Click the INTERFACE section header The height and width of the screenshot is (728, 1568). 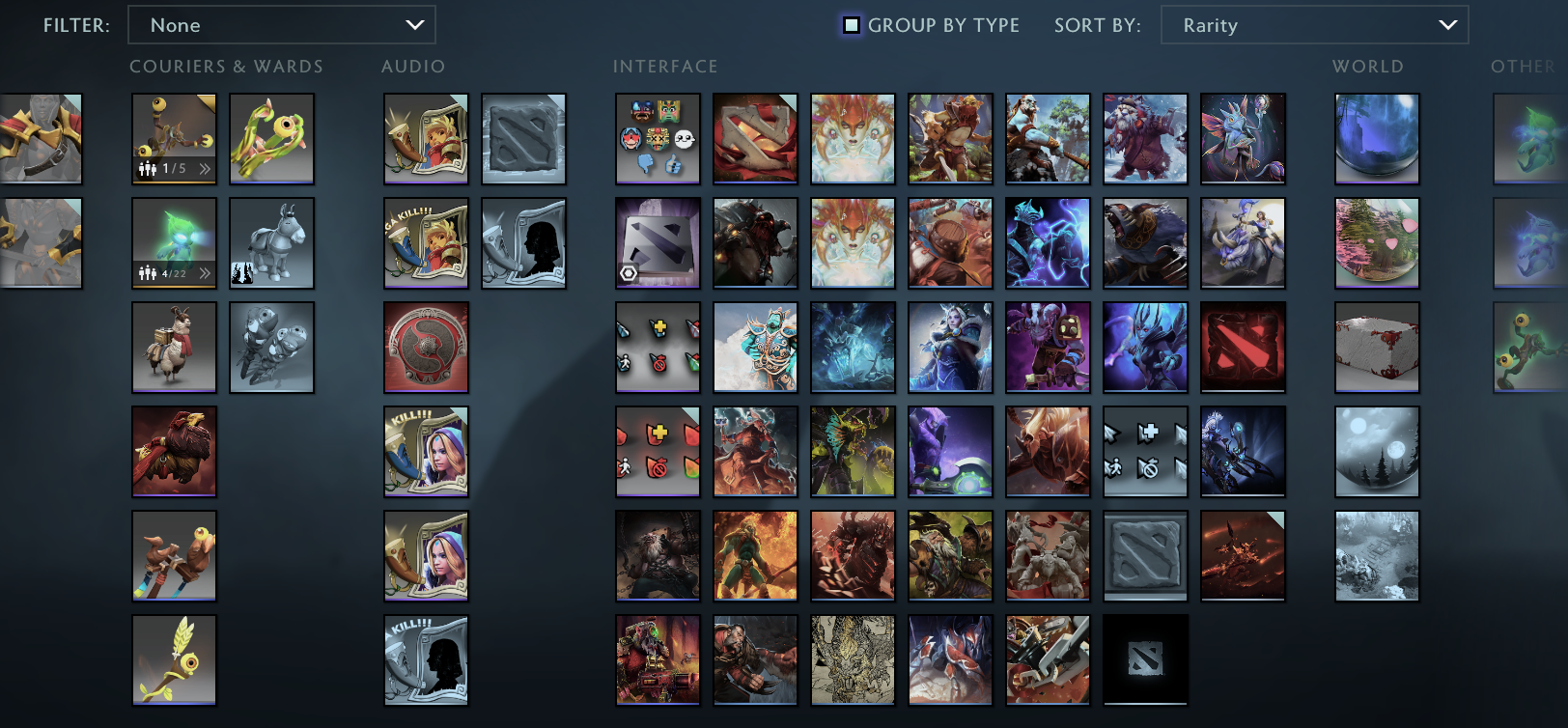pyautogui.click(x=665, y=66)
